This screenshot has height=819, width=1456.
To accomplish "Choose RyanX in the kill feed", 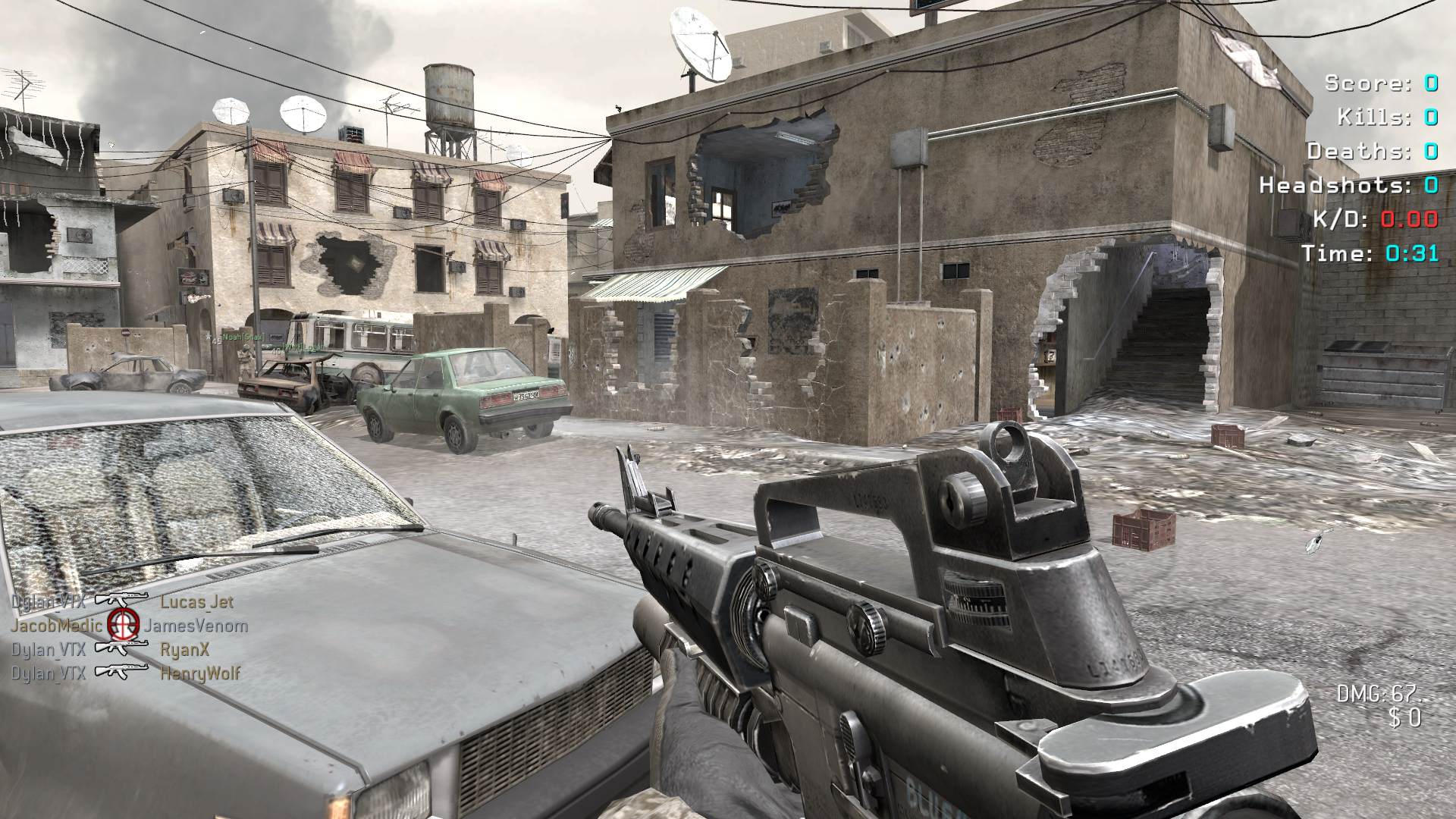I will coord(185,649).
